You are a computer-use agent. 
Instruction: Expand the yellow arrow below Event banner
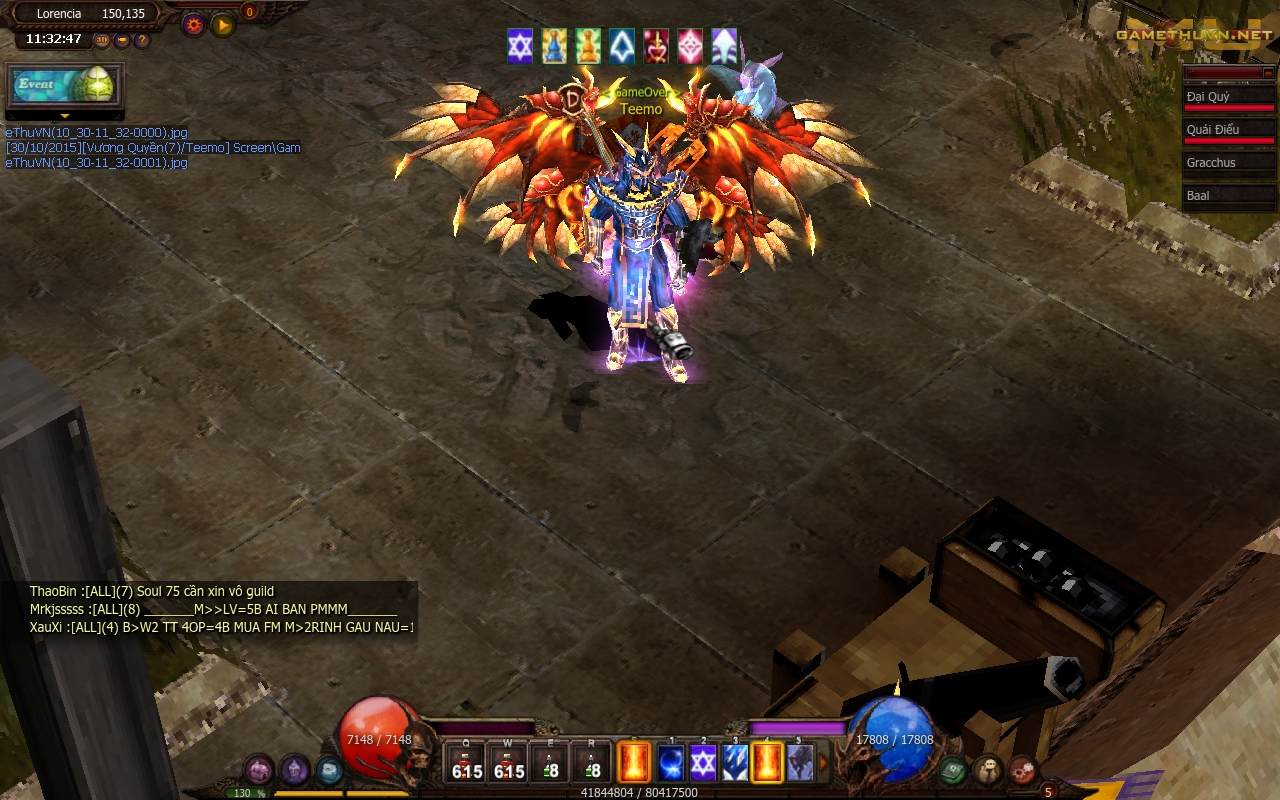point(65,116)
